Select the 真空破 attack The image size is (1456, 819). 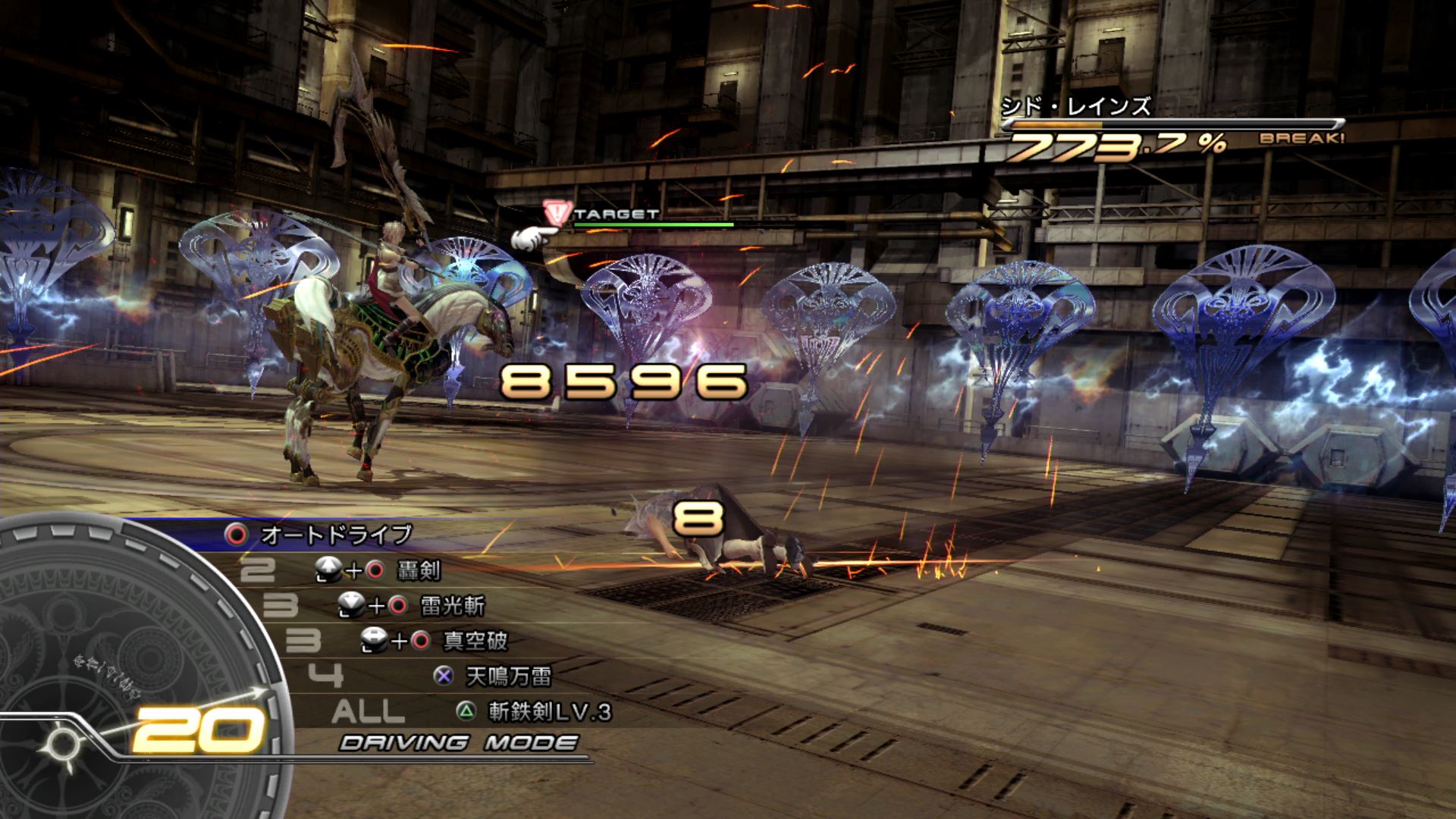point(475,642)
